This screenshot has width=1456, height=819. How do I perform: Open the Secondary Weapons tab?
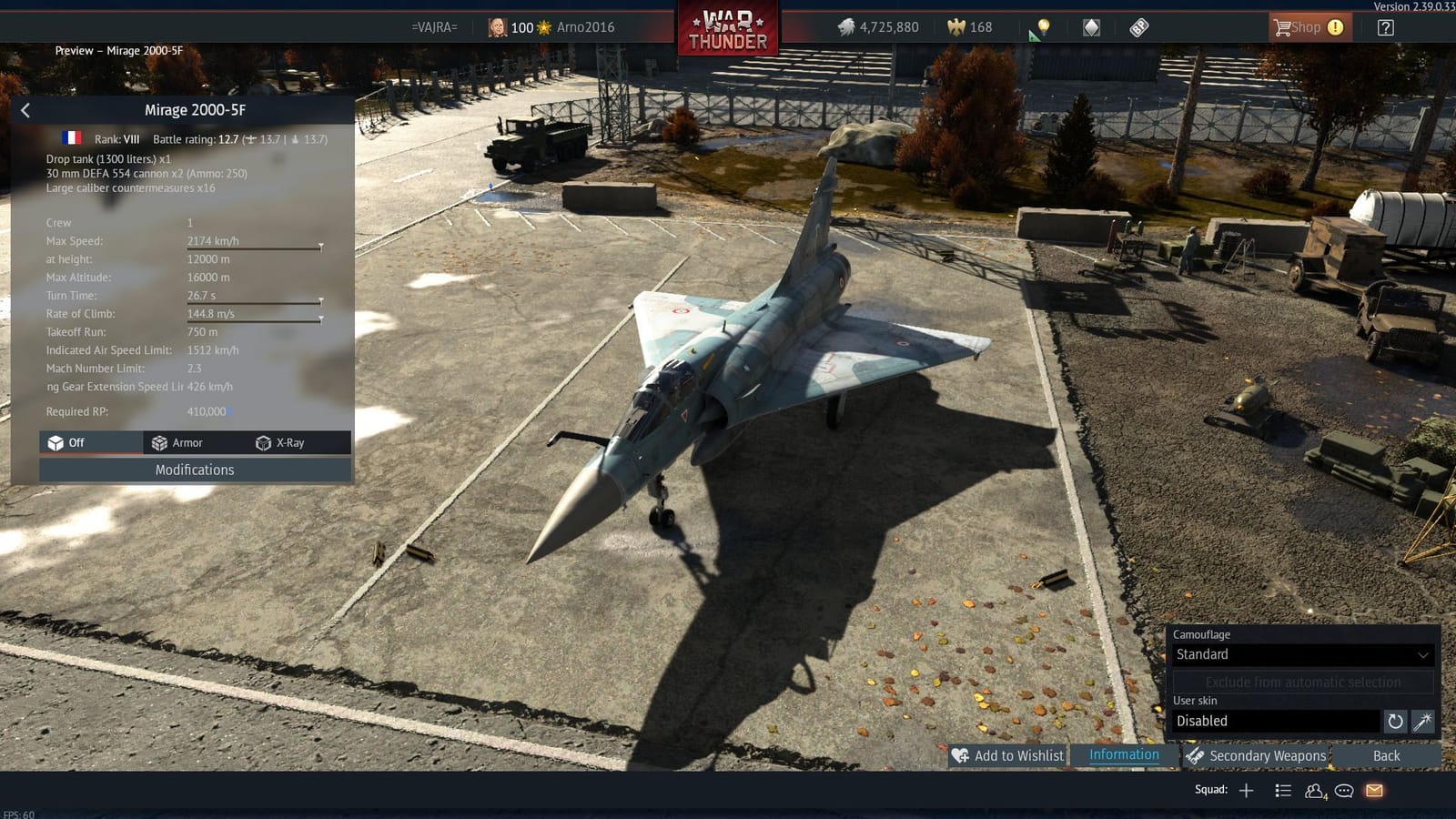(1259, 755)
